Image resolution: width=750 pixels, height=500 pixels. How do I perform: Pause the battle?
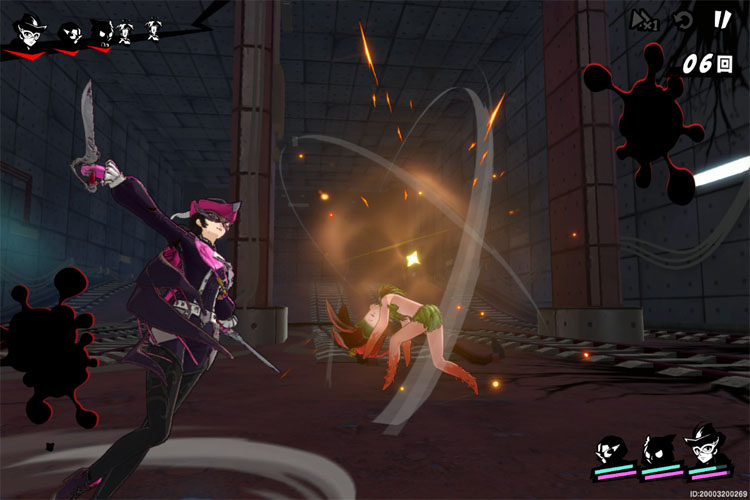pos(721,19)
